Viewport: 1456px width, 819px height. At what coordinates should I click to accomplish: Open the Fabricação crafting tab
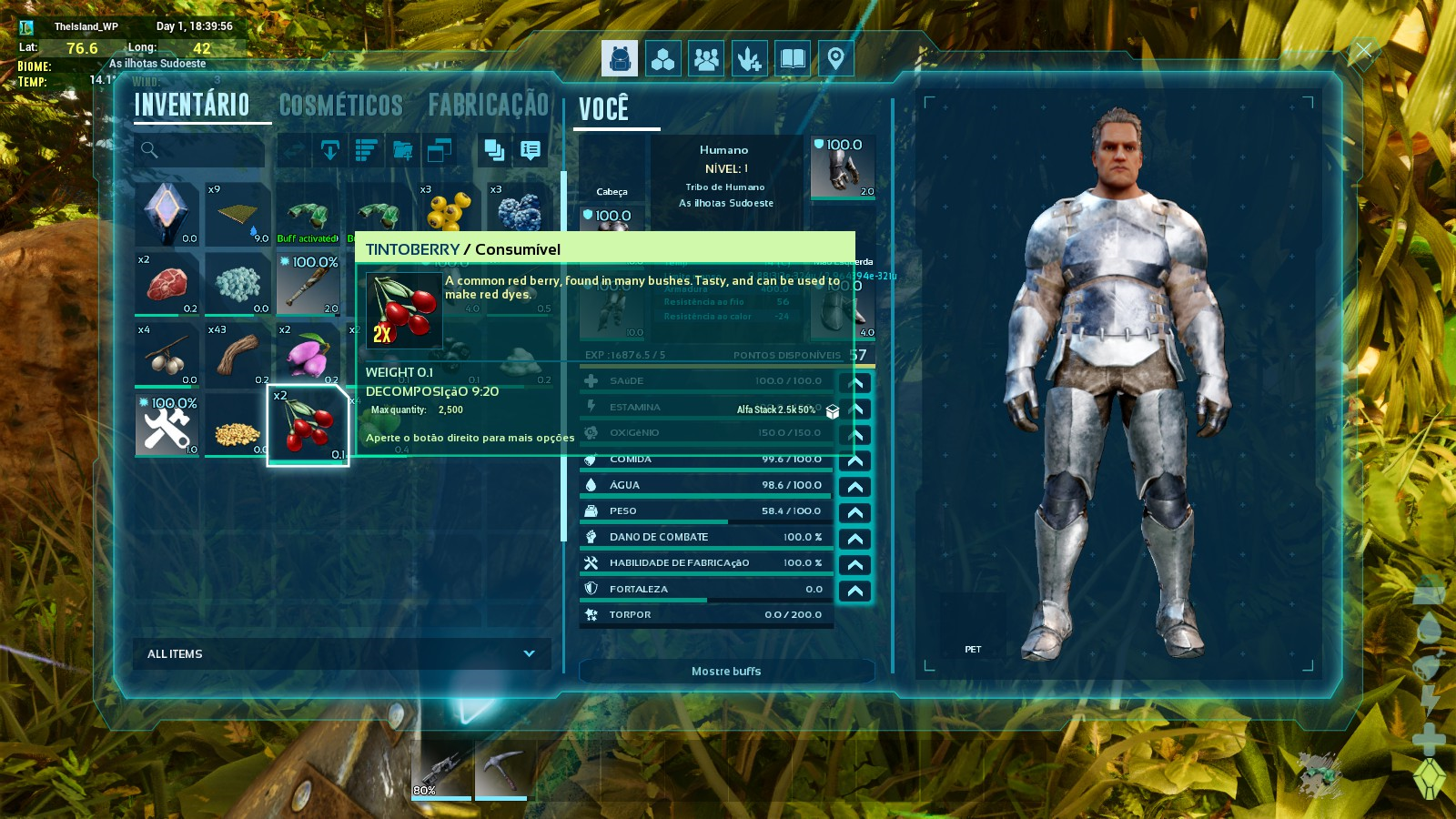pyautogui.click(x=488, y=106)
